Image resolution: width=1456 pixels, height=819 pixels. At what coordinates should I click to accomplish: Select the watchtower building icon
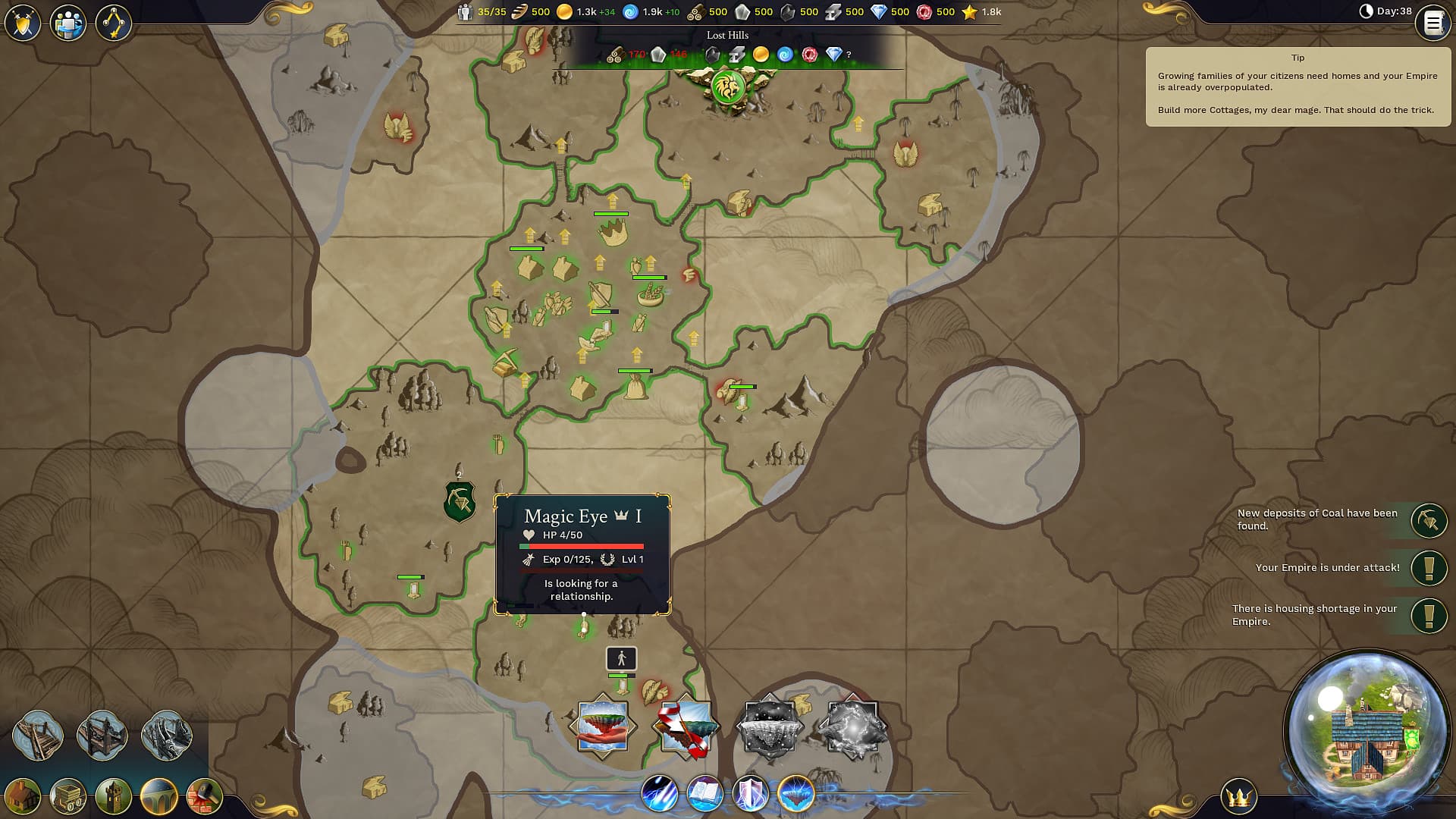(112, 796)
